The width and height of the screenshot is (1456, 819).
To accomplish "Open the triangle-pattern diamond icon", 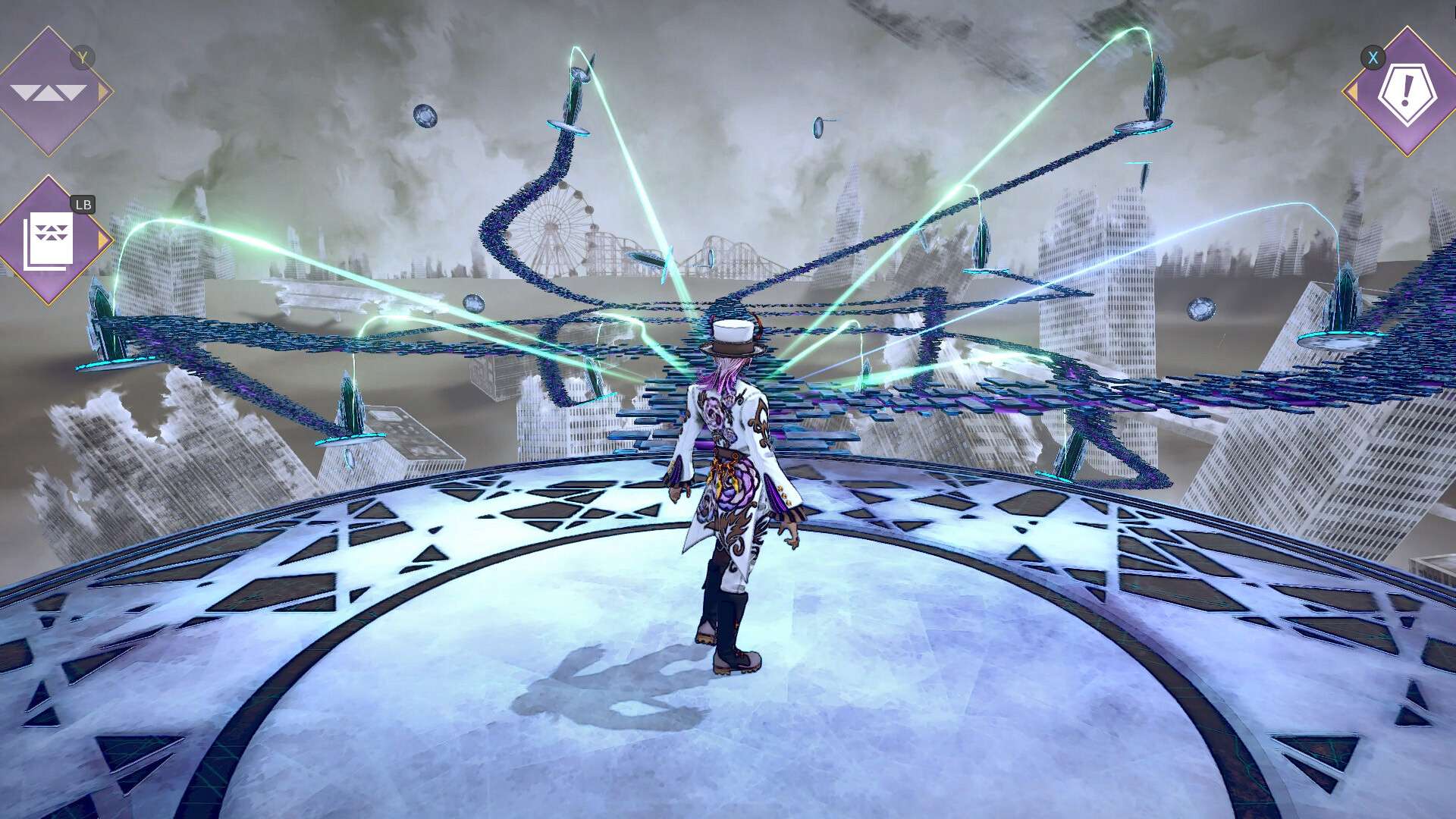I will point(49,92).
